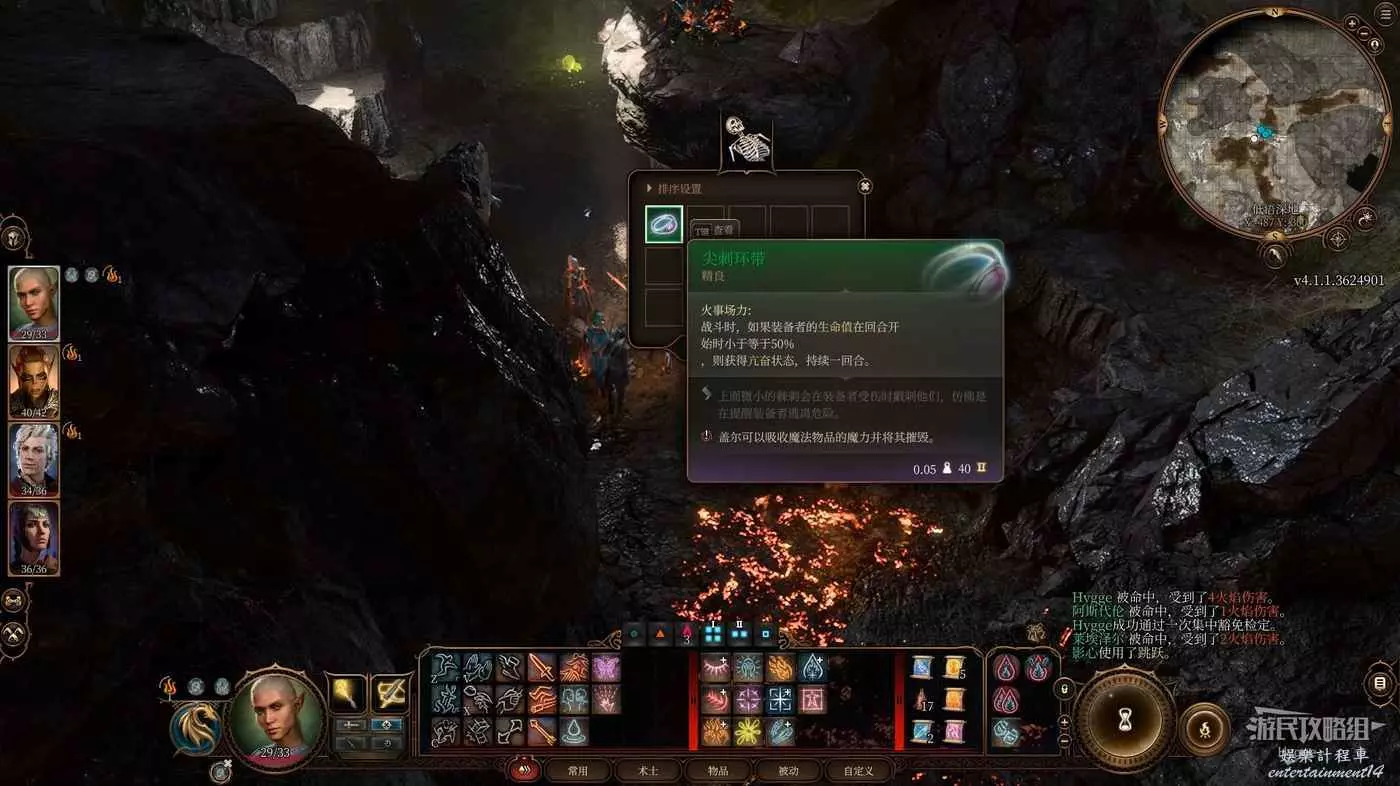
Task: Close the skeleton loot window
Action: (865, 186)
